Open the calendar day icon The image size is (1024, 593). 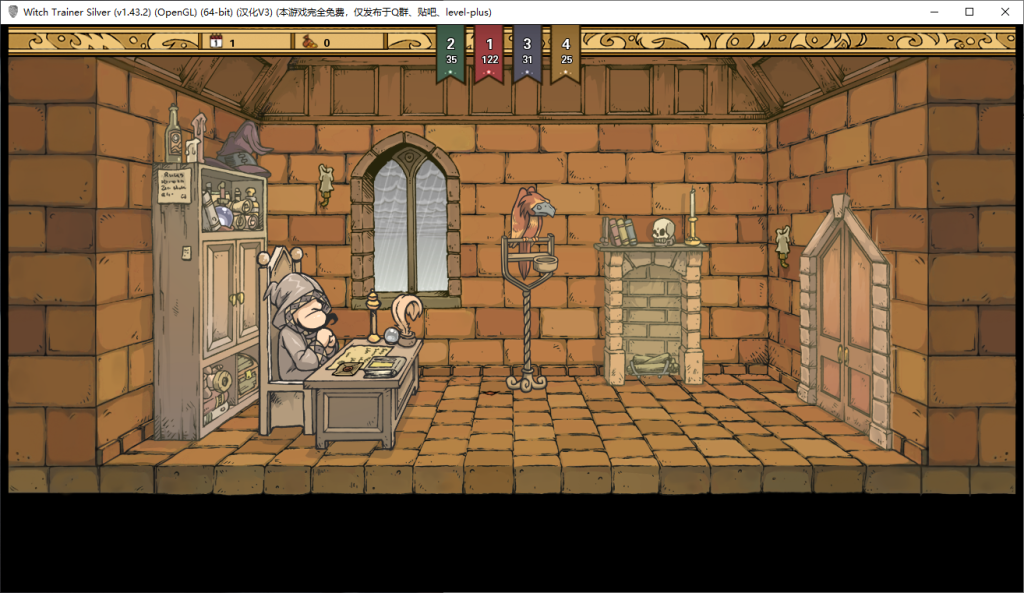point(215,42)
